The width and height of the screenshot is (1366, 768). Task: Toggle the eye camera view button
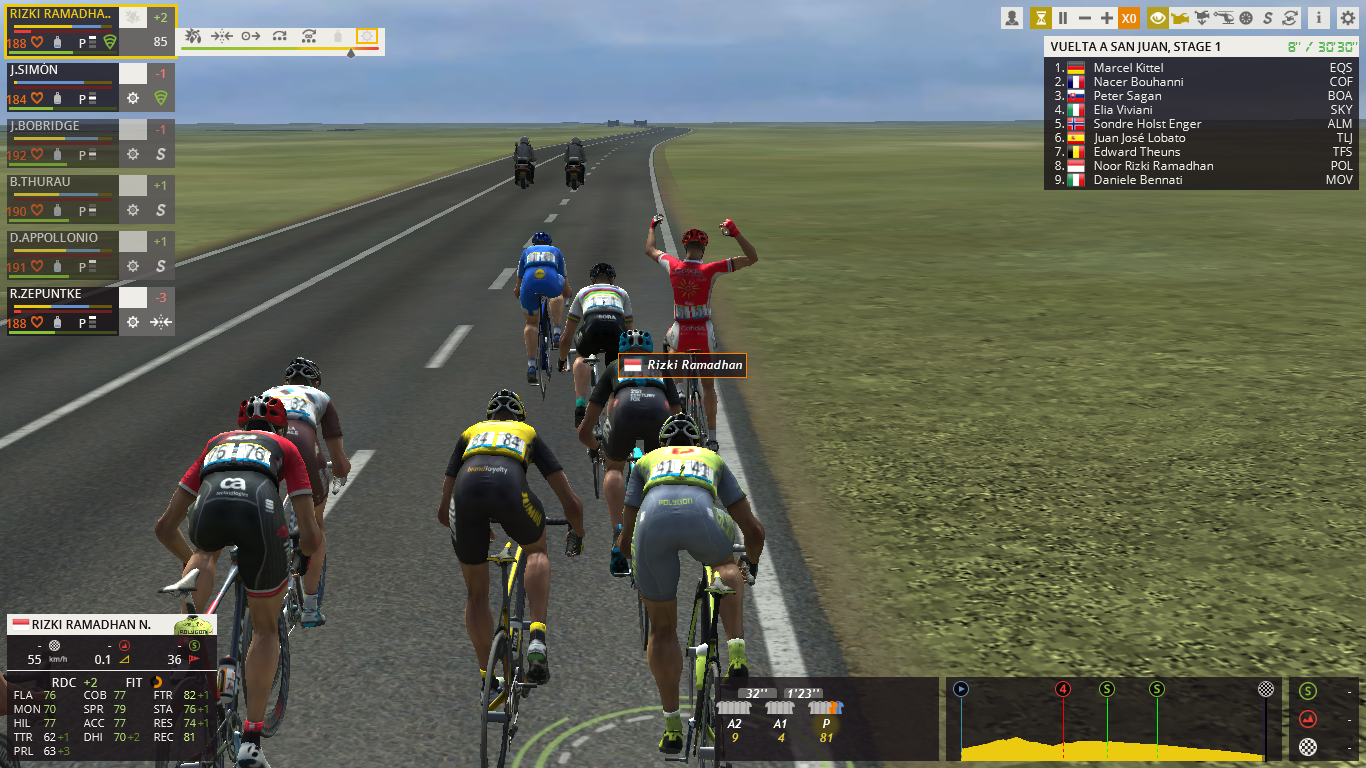[1158, 18]
